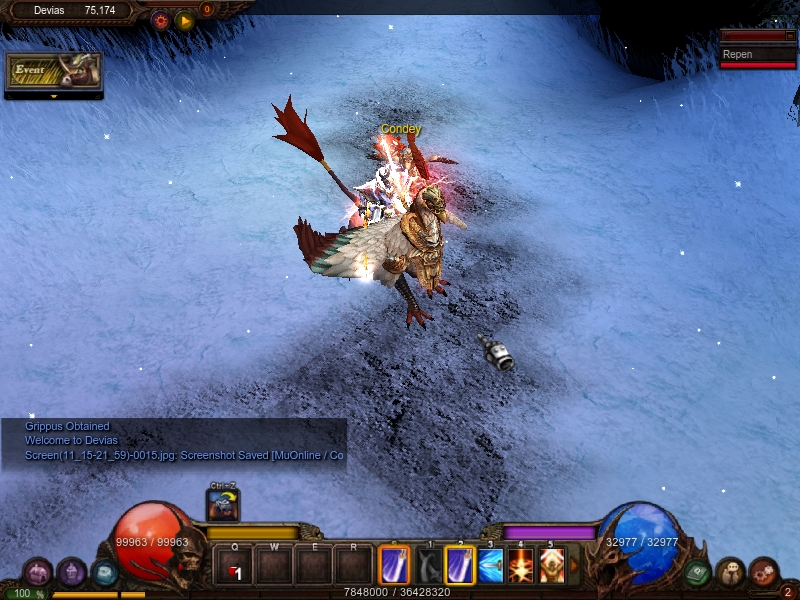The image size is (800, 600).
Task: Click the red round menu icon
Action: (x=763, y=572)
